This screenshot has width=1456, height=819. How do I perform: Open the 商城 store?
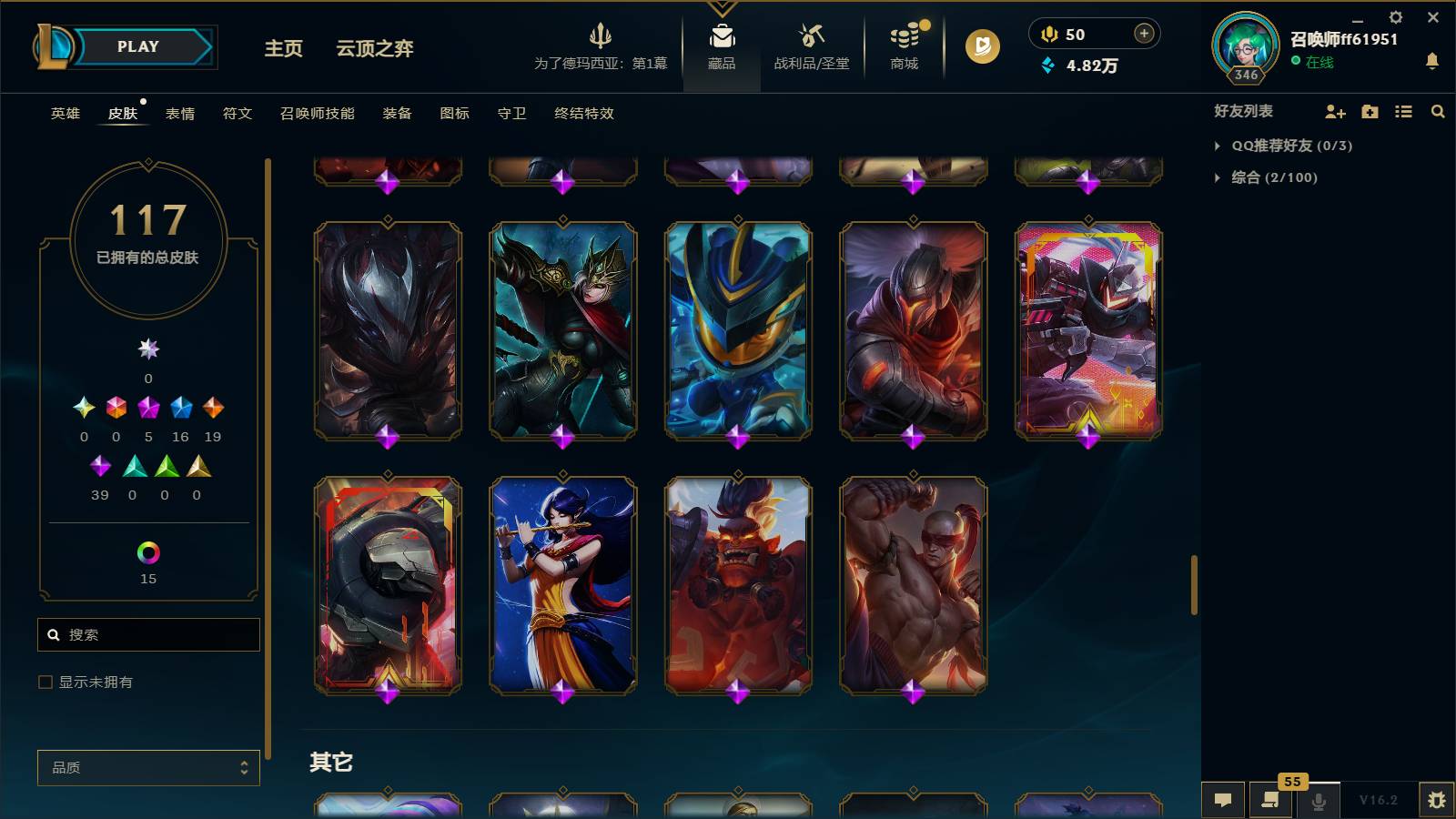[x=903, y=45]
